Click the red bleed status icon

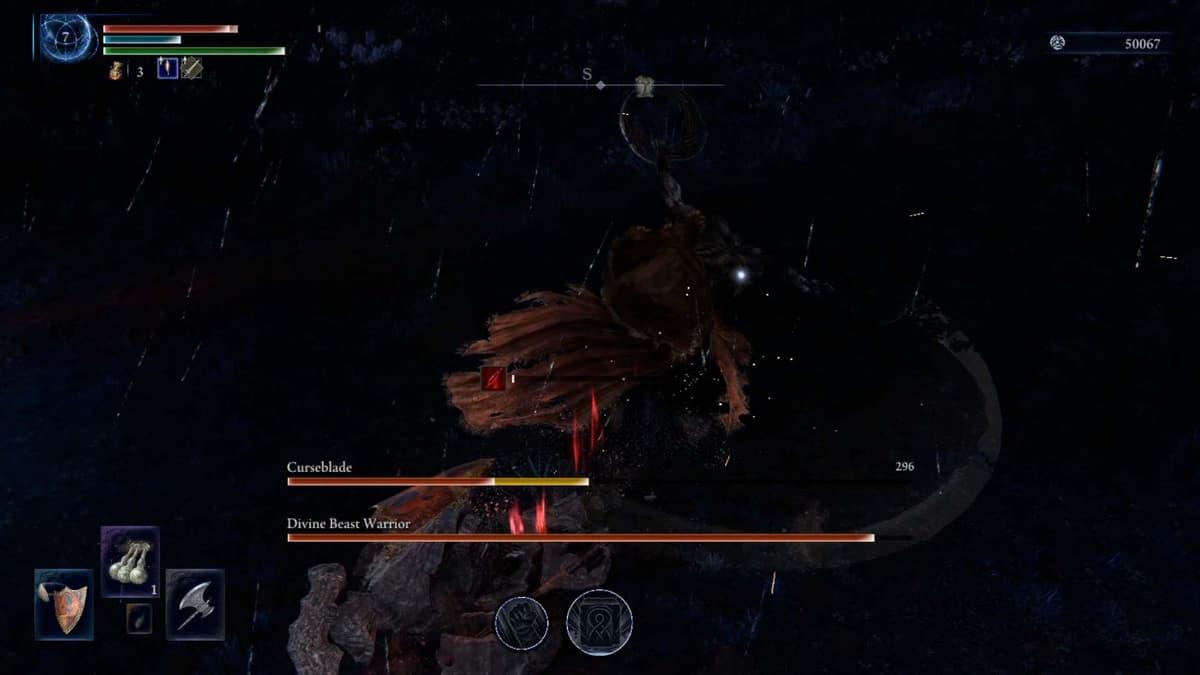click(492, 378)
